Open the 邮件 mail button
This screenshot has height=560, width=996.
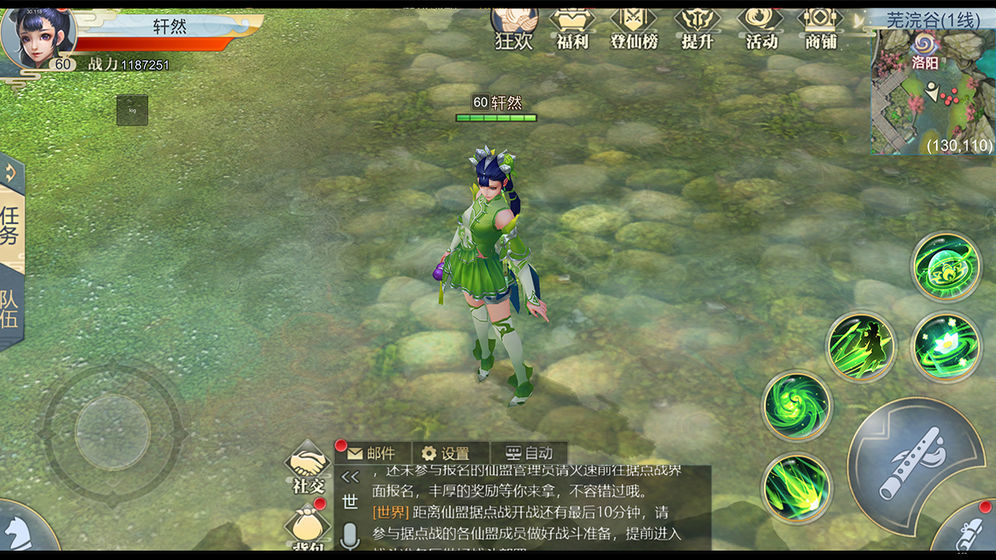point(372,453)
